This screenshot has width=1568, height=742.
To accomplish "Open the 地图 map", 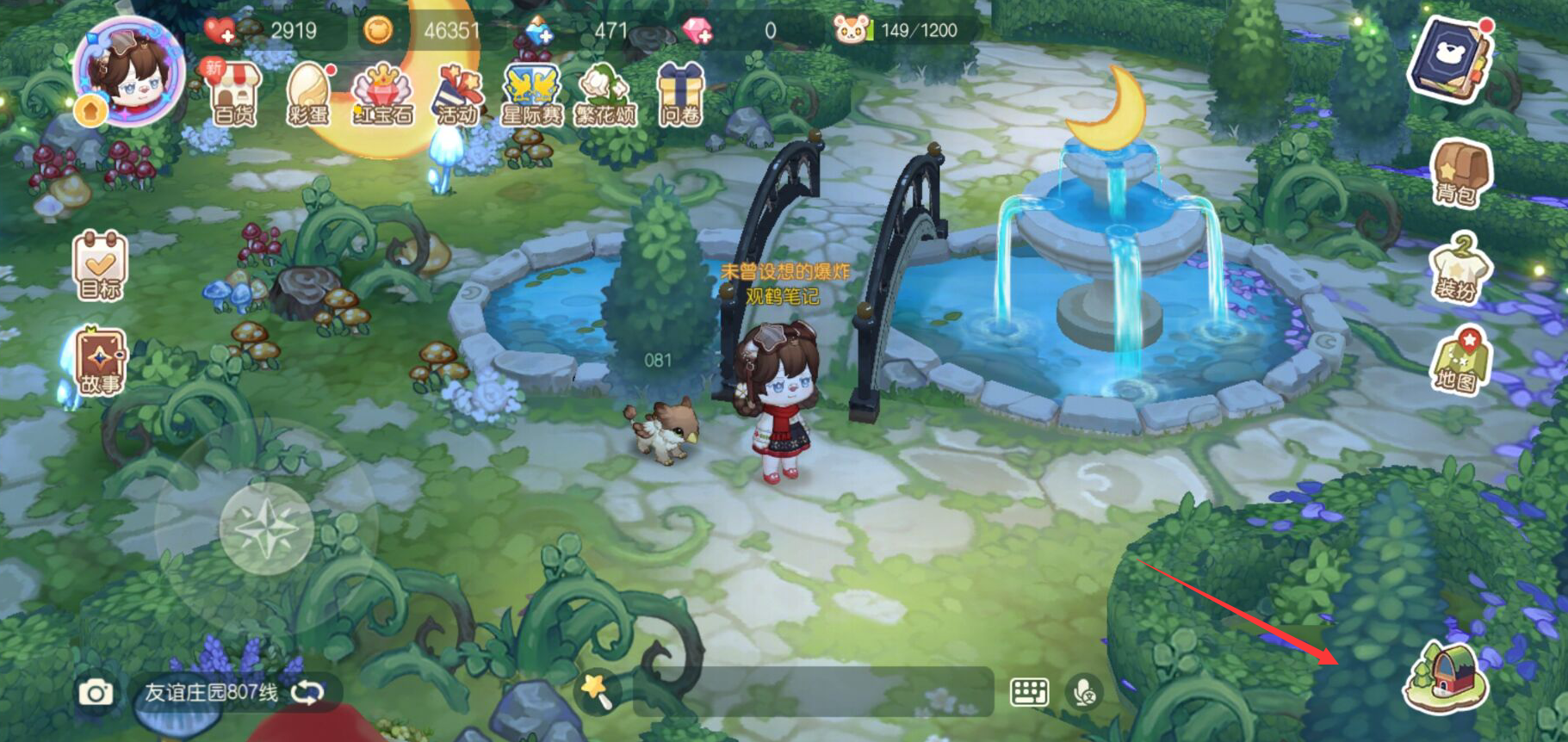I will 1457,362.
